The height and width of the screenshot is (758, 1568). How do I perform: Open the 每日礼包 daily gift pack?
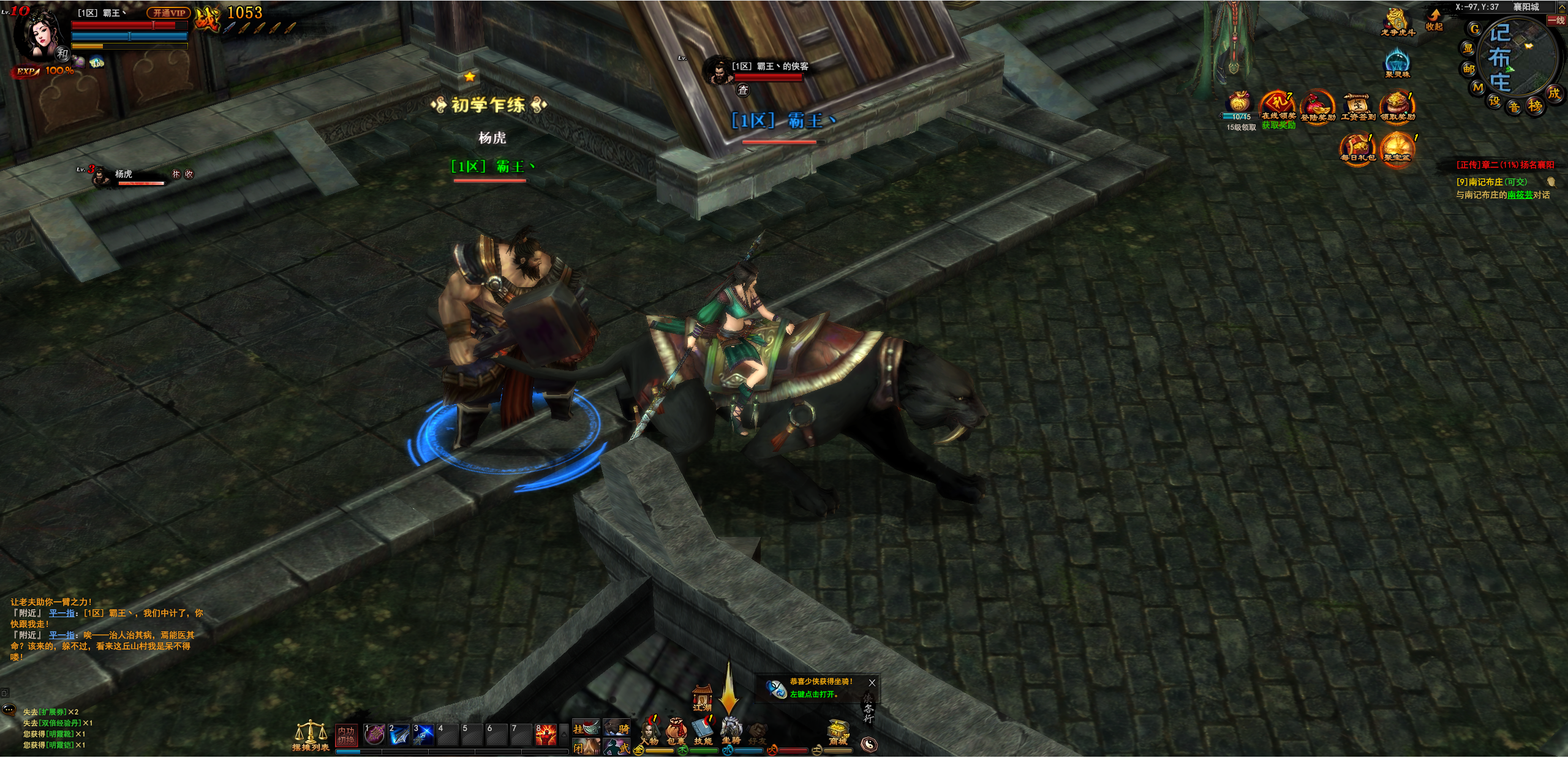[x=1357, y=148]
